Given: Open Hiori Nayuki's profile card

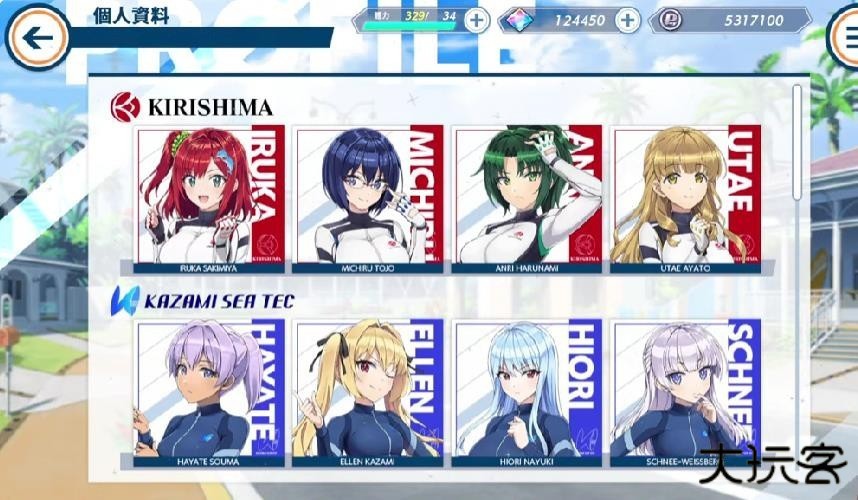Looking at the screenshot, I should pyautogui.click(x=527, y=392).
